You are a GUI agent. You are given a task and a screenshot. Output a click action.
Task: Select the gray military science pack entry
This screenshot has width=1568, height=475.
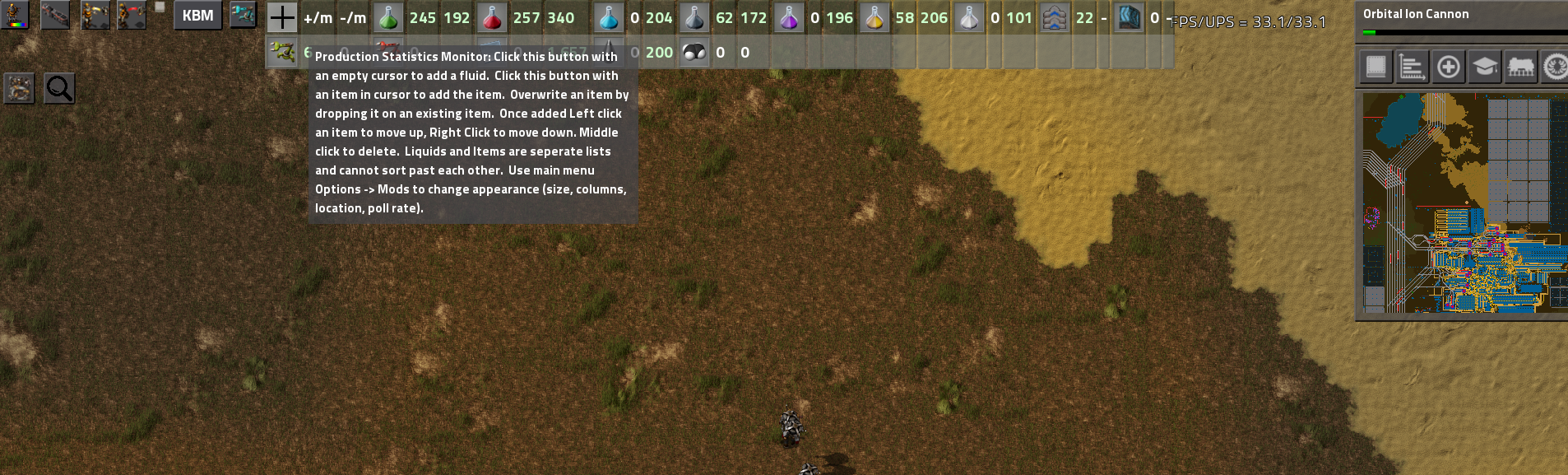point(694,17)
